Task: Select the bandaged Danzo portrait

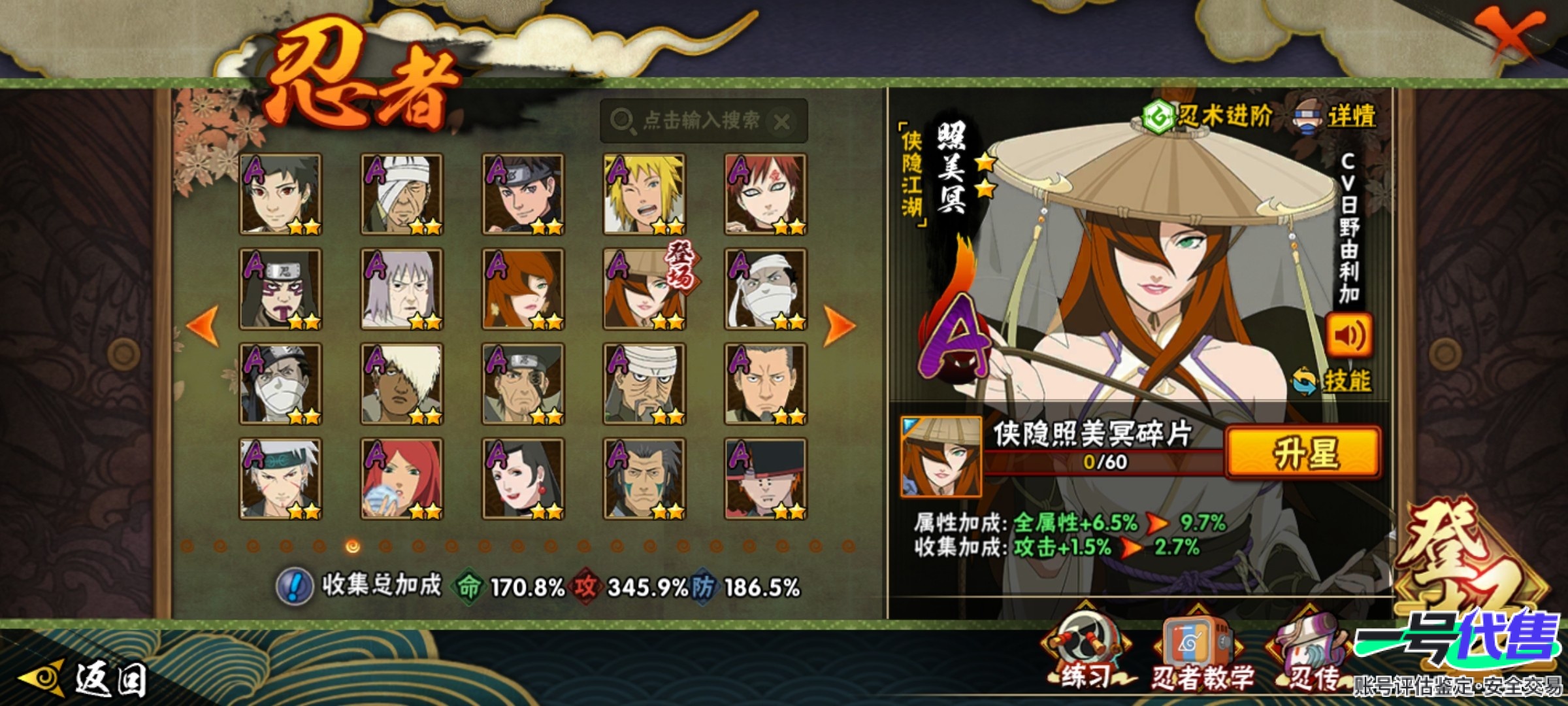Action: (402, 194)
